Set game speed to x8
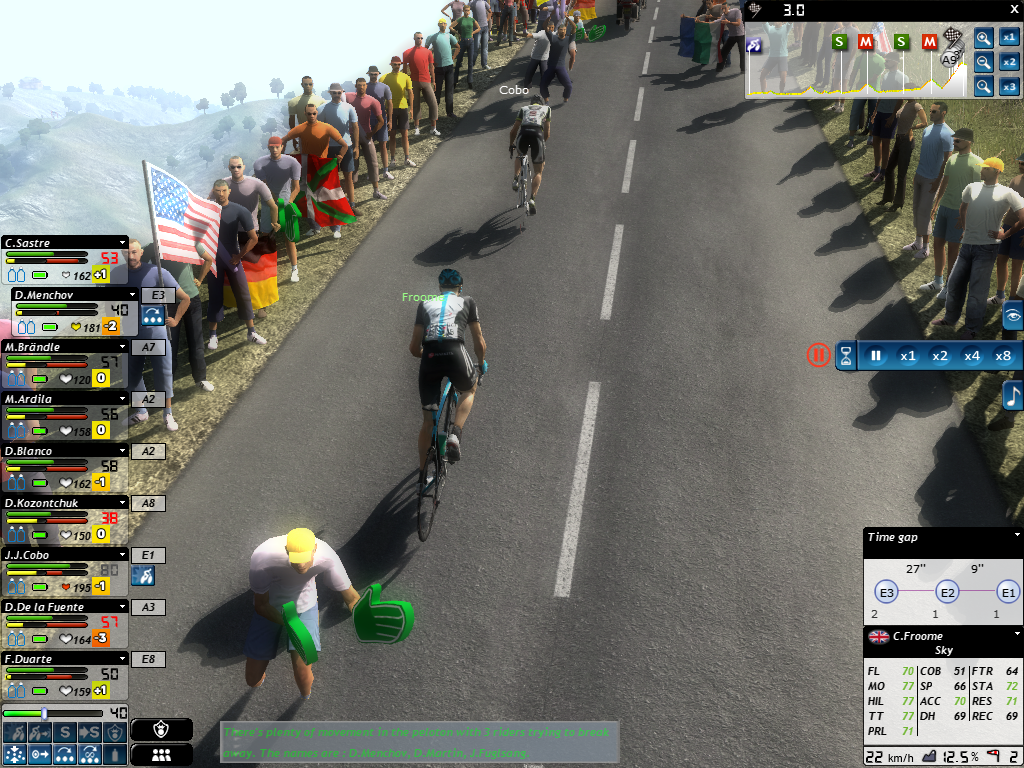The image size is (1024, 768). [x=1003, y=355]
